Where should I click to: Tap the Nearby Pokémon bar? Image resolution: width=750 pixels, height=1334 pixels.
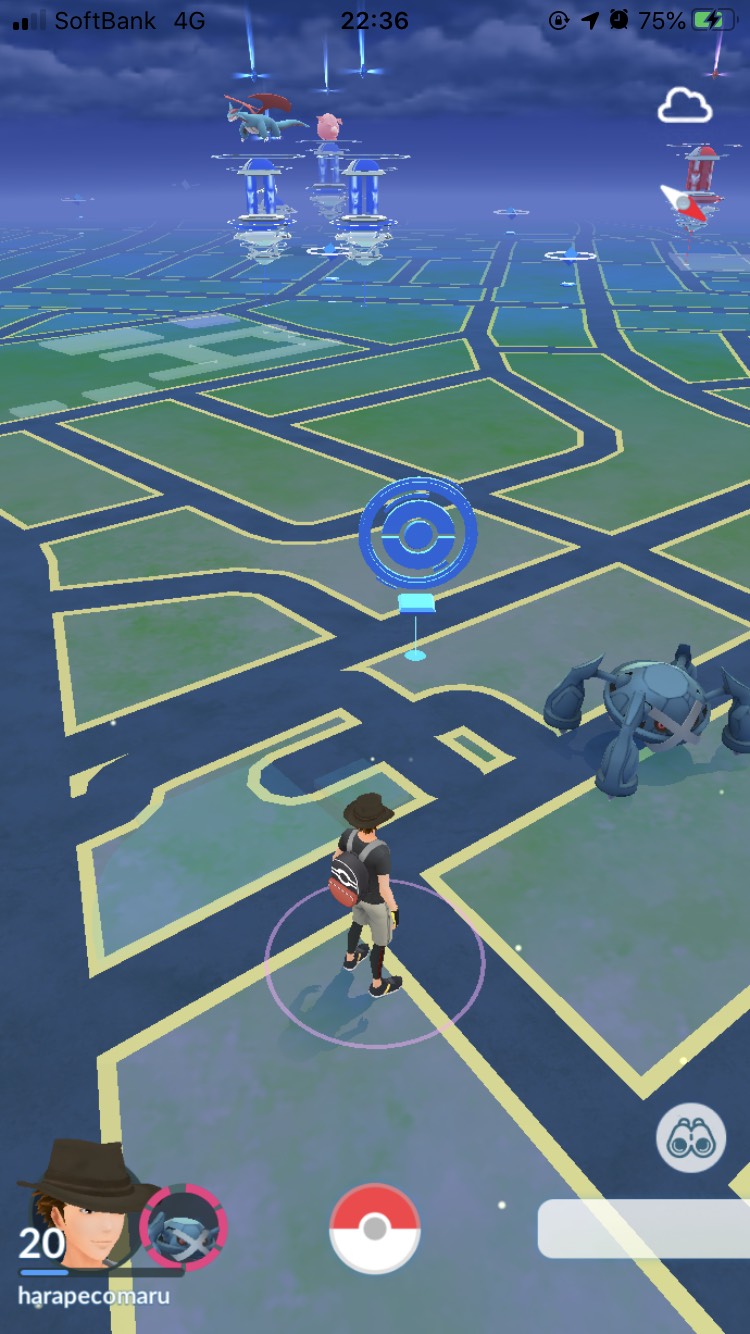[645, 1229]
